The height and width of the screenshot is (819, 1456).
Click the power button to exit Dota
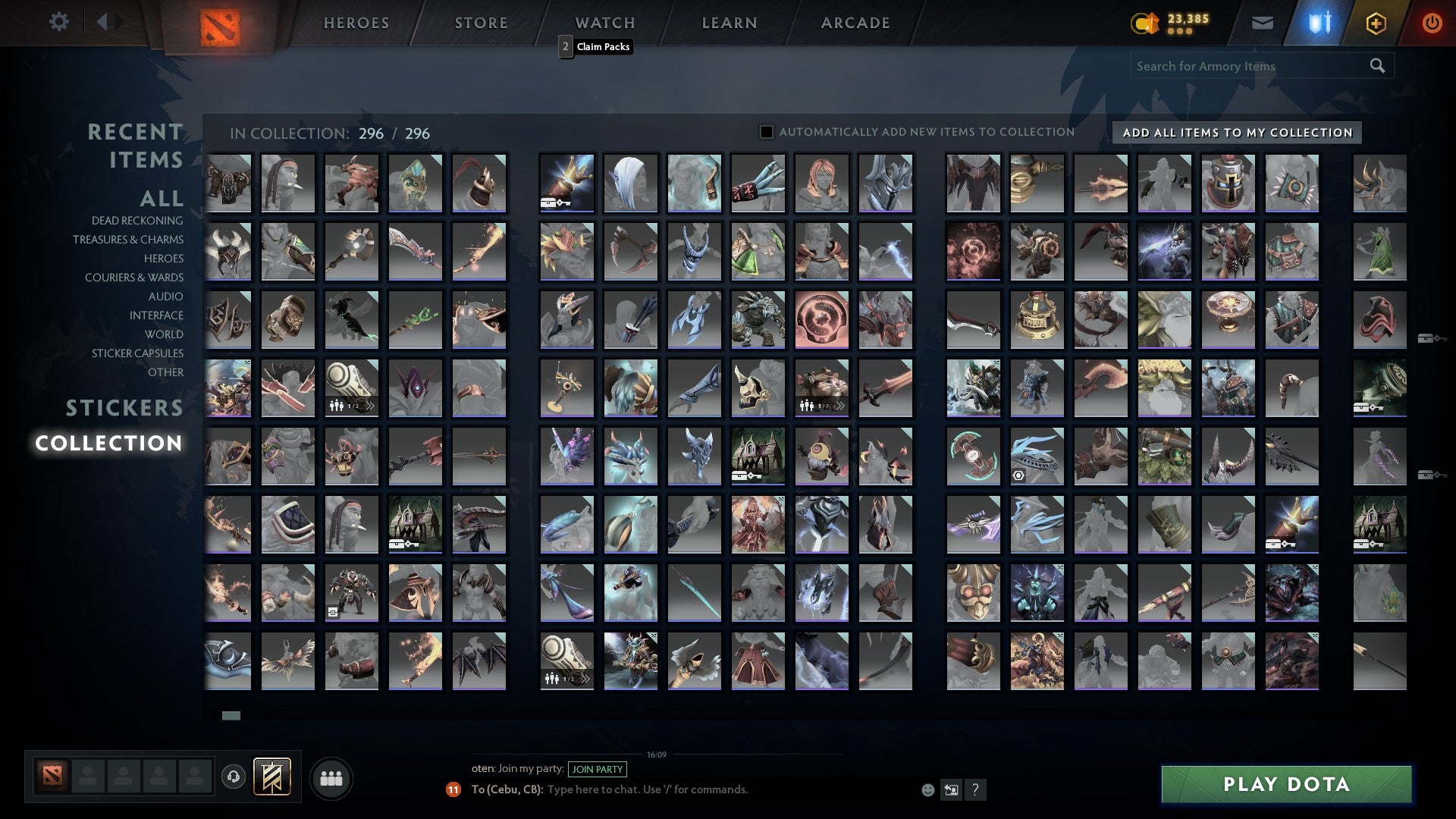(x=1432, y=23)
